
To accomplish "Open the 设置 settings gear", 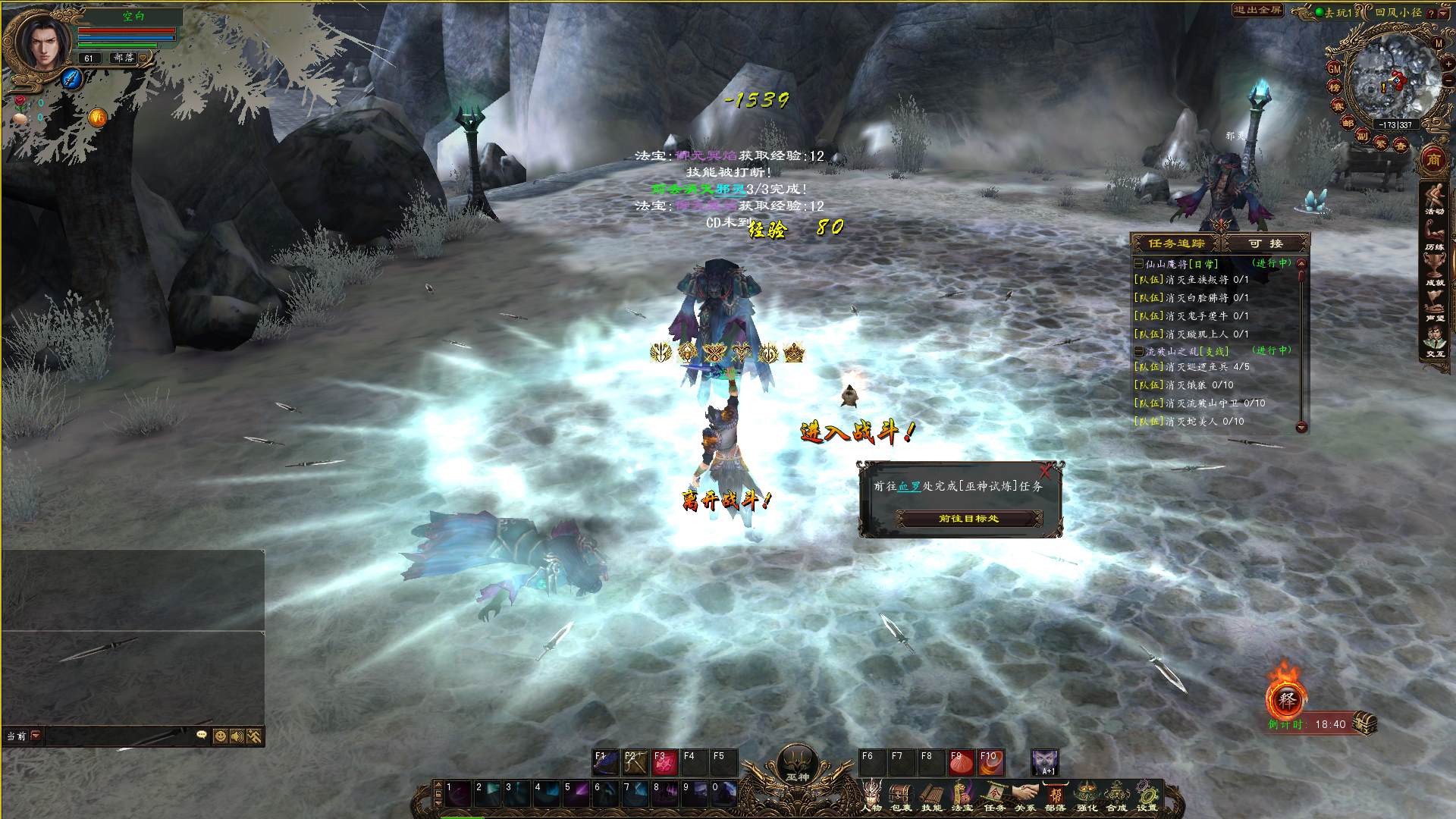I will 1147,796.
